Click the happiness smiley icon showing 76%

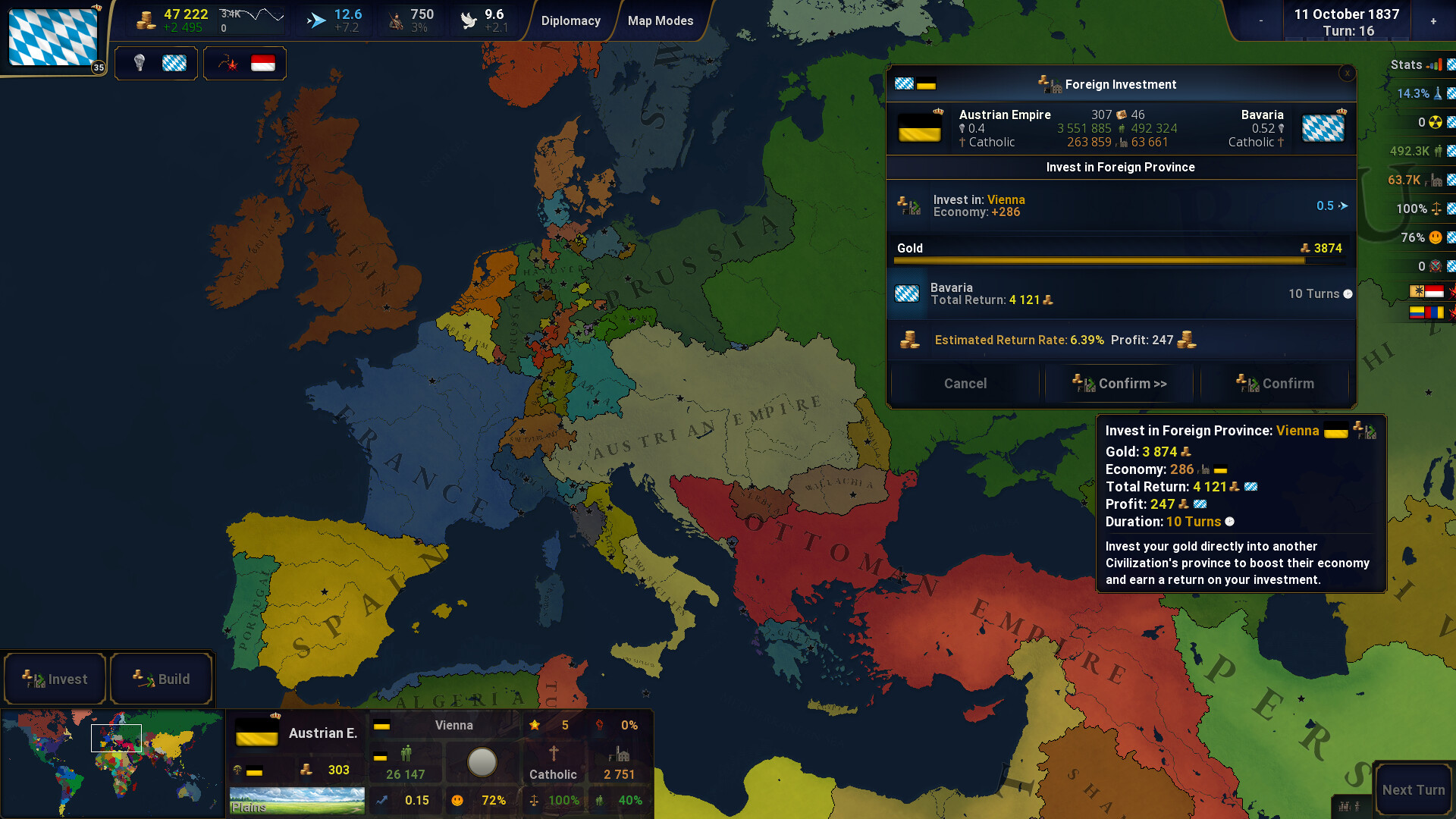[x=1435, y=237]
